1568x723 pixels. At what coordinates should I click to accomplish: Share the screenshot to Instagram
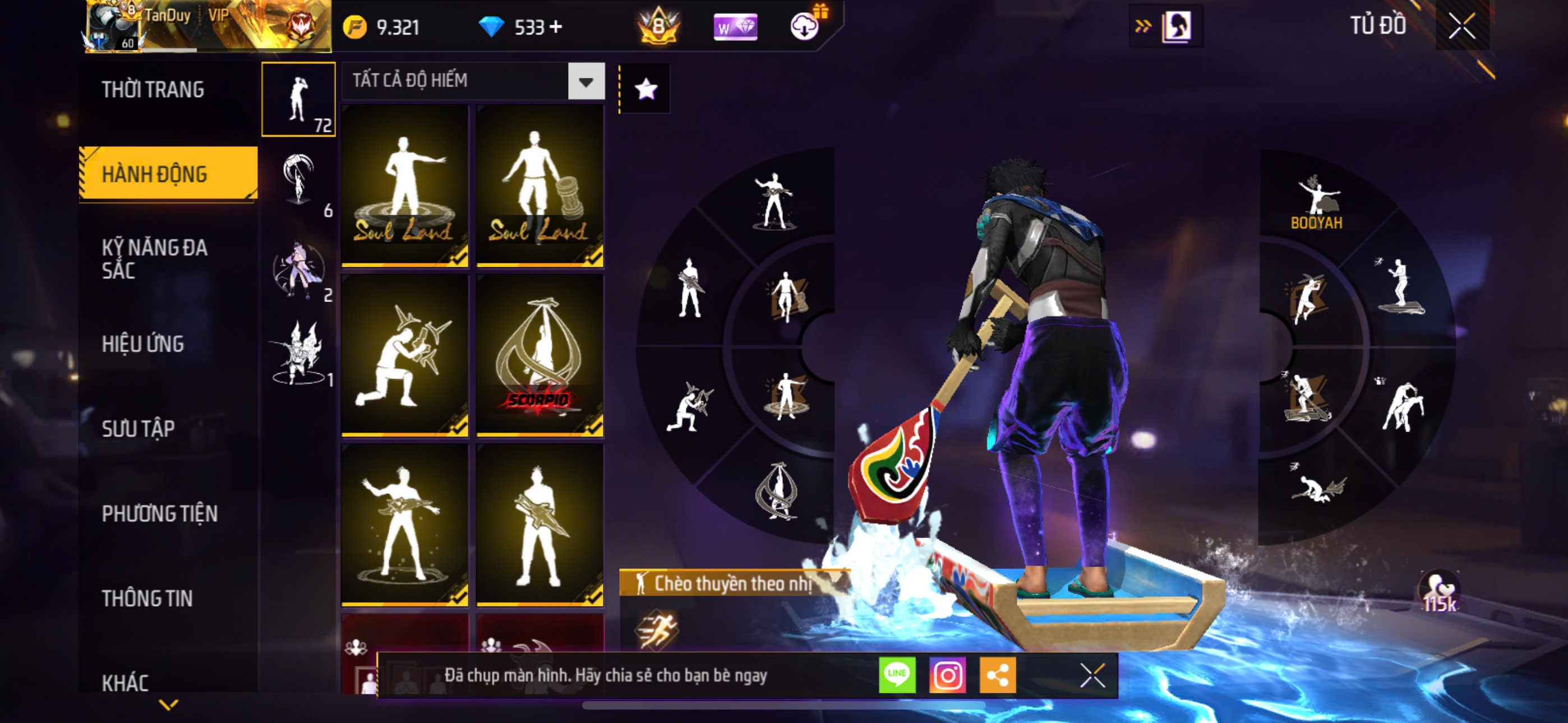coord(947,675)
